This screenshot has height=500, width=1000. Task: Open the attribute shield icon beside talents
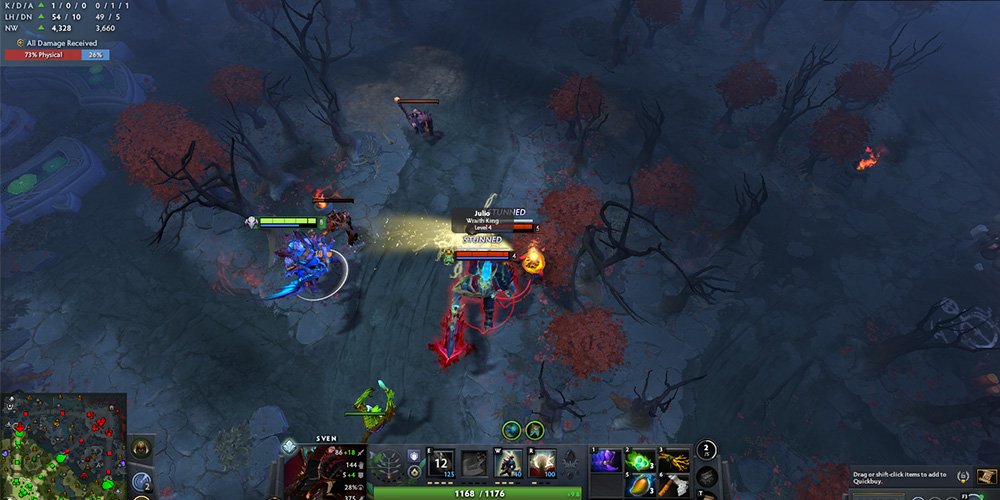413,457
